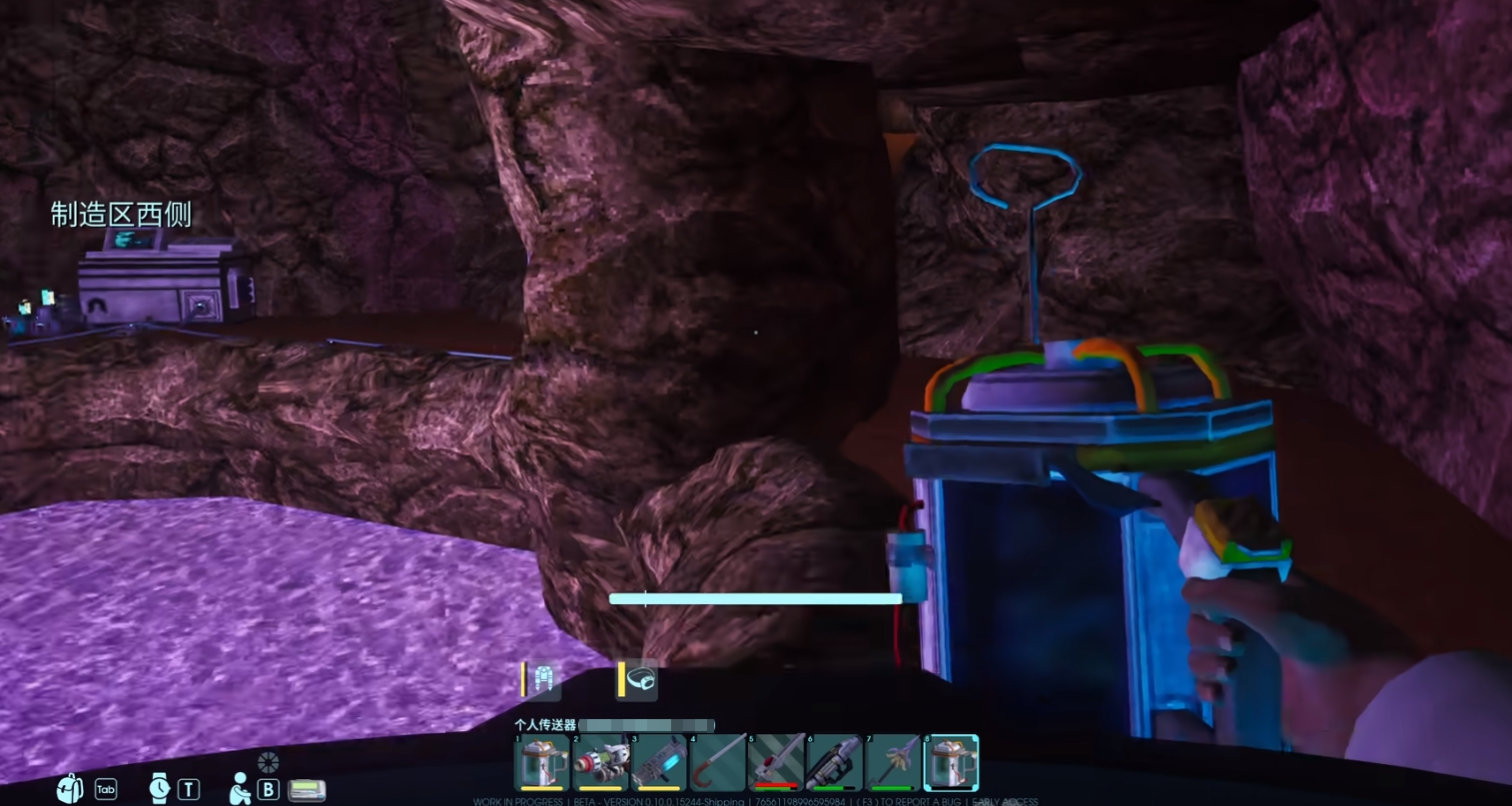Click the headlamp equipment icon
1512x806 pixels.
click(x=641, y=680)
